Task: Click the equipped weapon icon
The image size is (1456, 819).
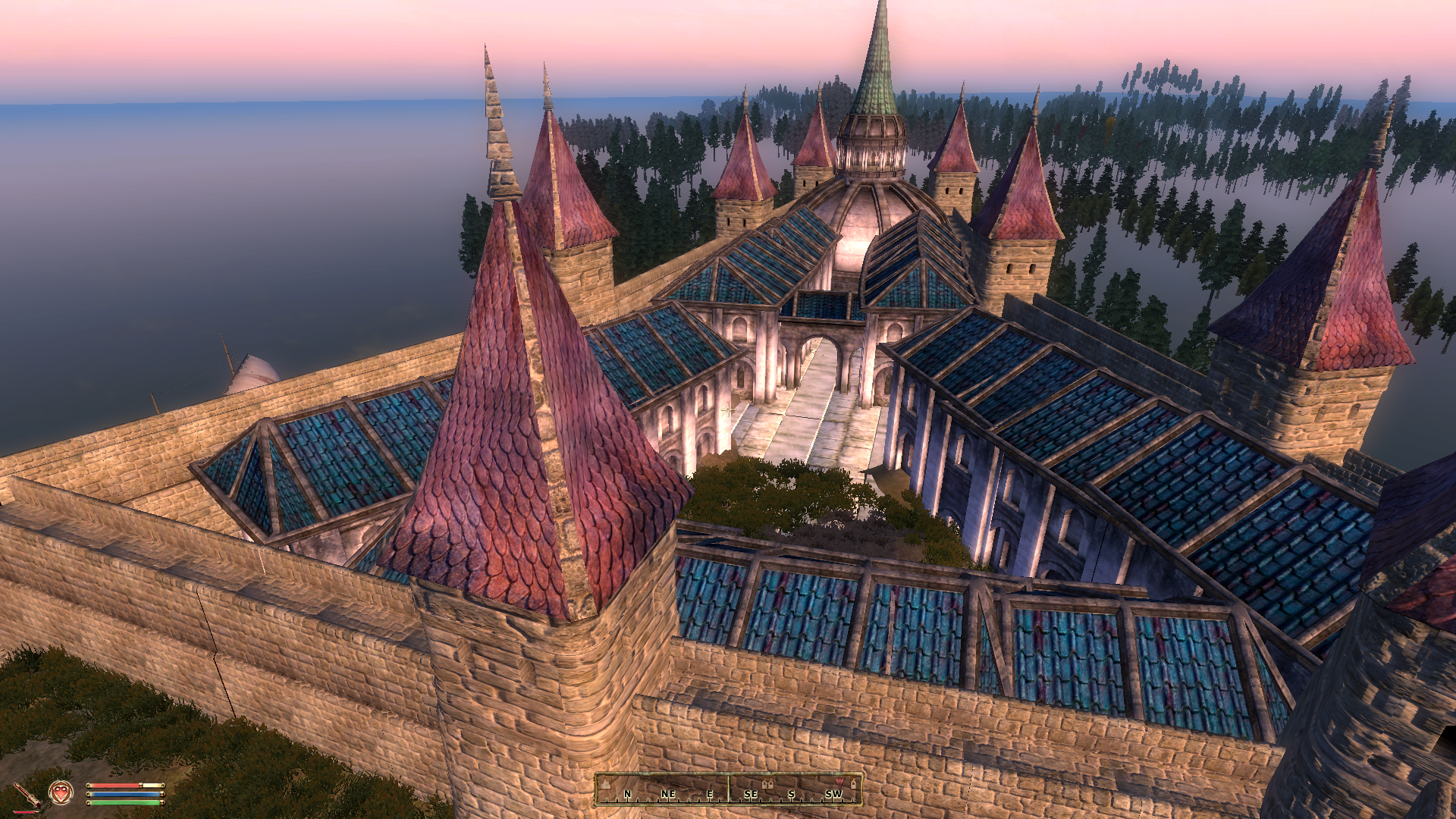Action: tap(27, 795)
